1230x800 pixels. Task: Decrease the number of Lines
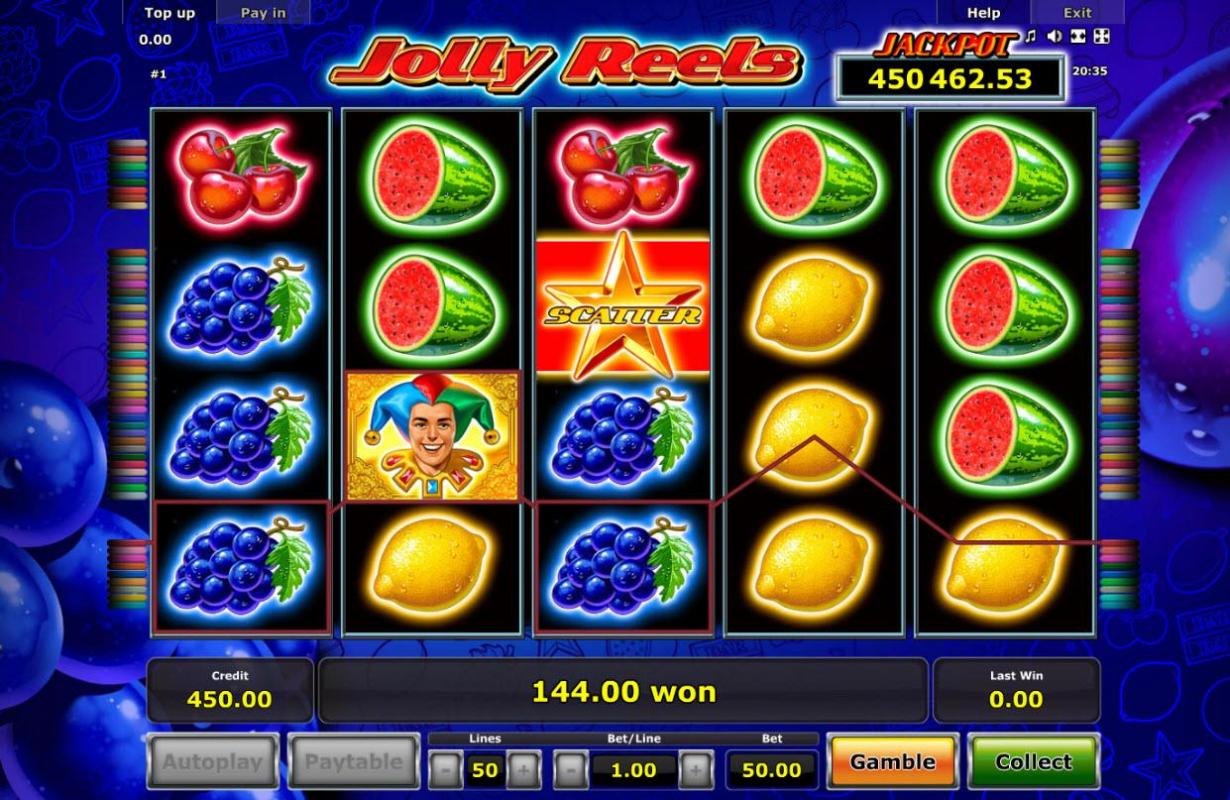(446, 770)
